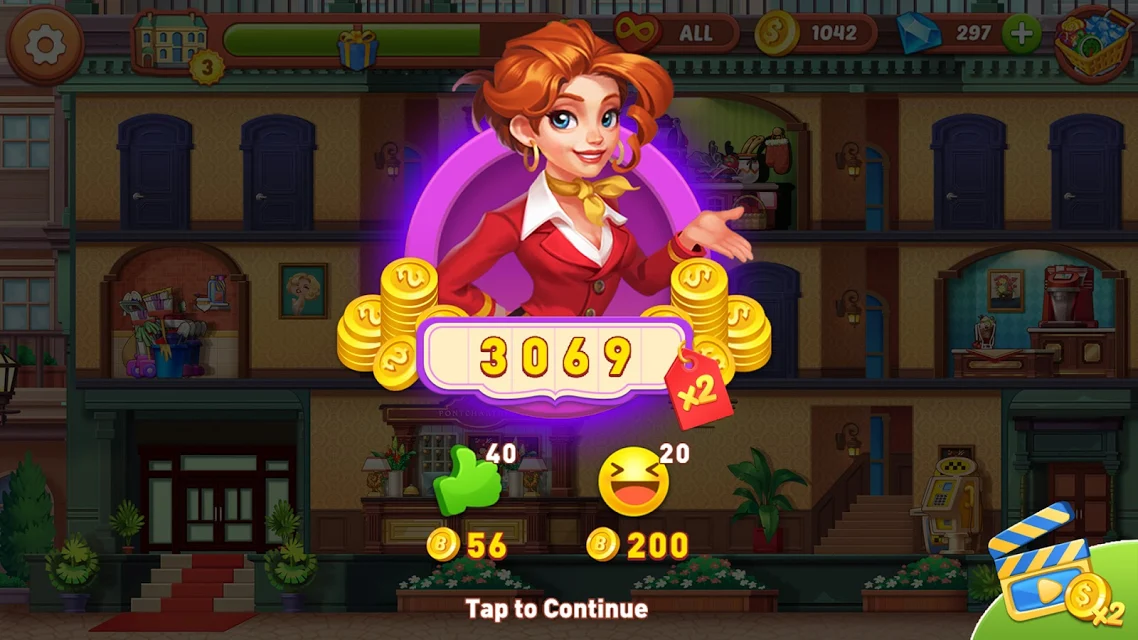Click the red x2 price tag
The width and height of the screenshot is (1138, 640).
click(x=701, y=389)
